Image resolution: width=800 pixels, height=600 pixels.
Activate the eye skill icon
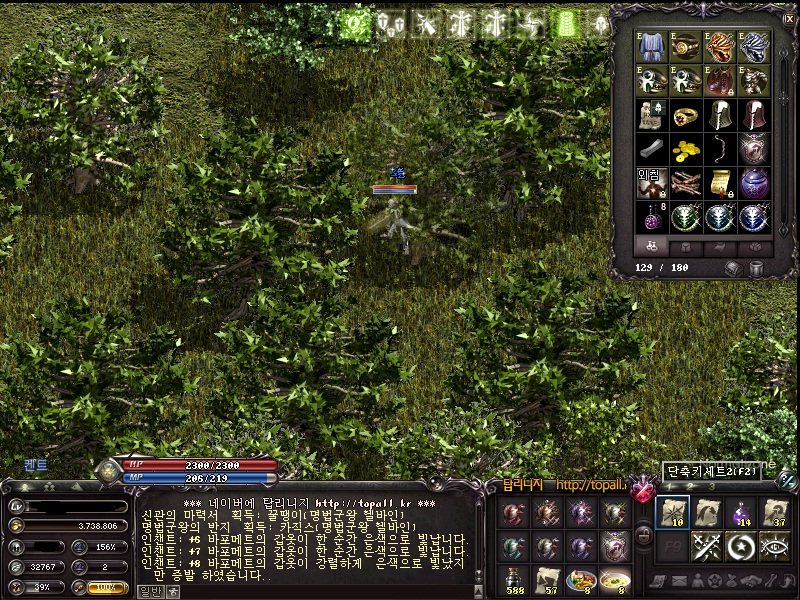click(x=774, y=547)
